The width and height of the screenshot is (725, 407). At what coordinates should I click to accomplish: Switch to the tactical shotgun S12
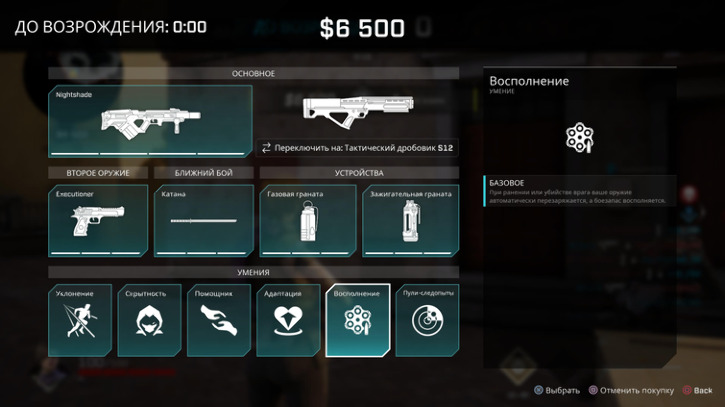coord(357,148)
